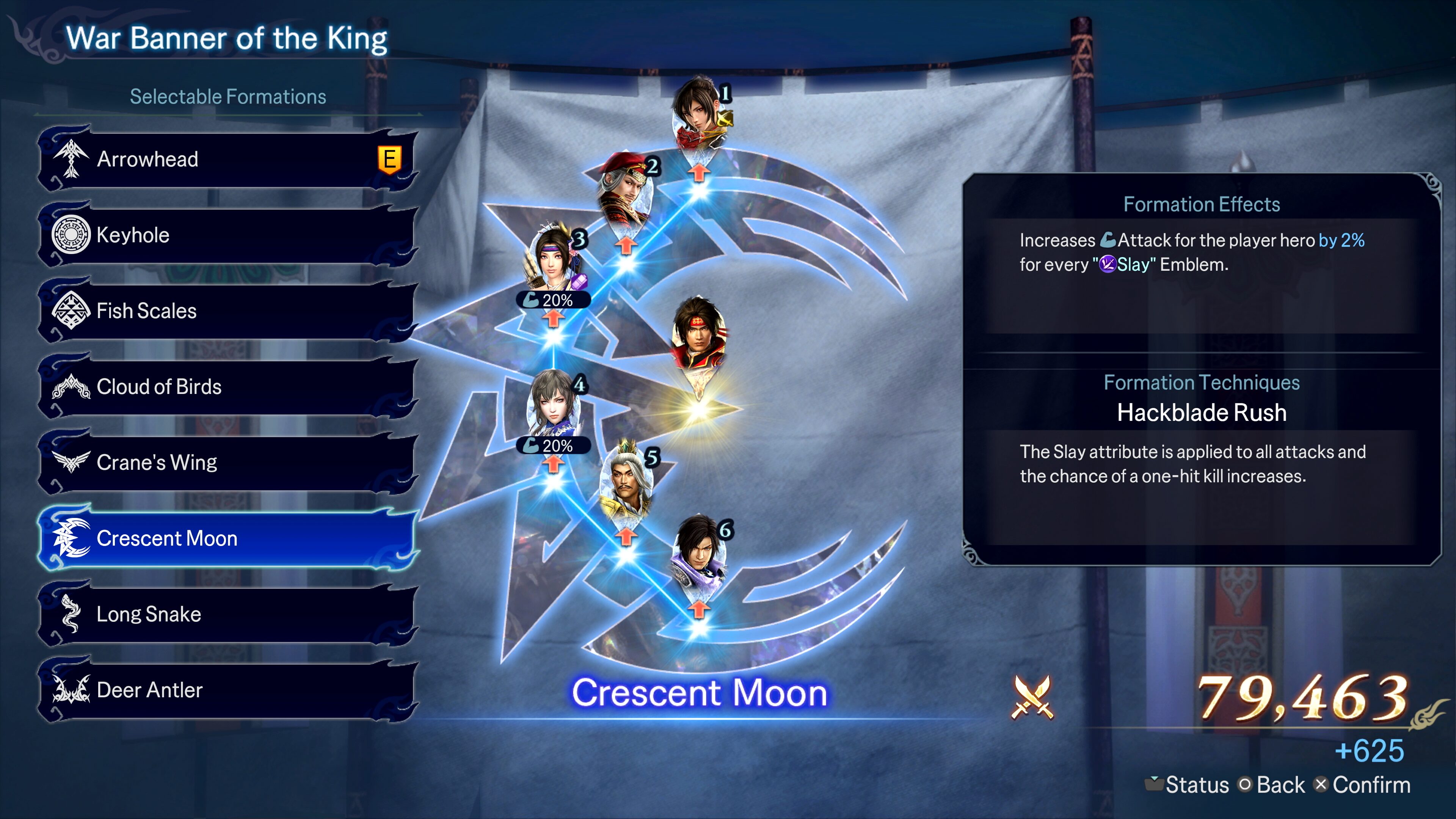Switch to Cloud of Birds formation

pos(226,387)
